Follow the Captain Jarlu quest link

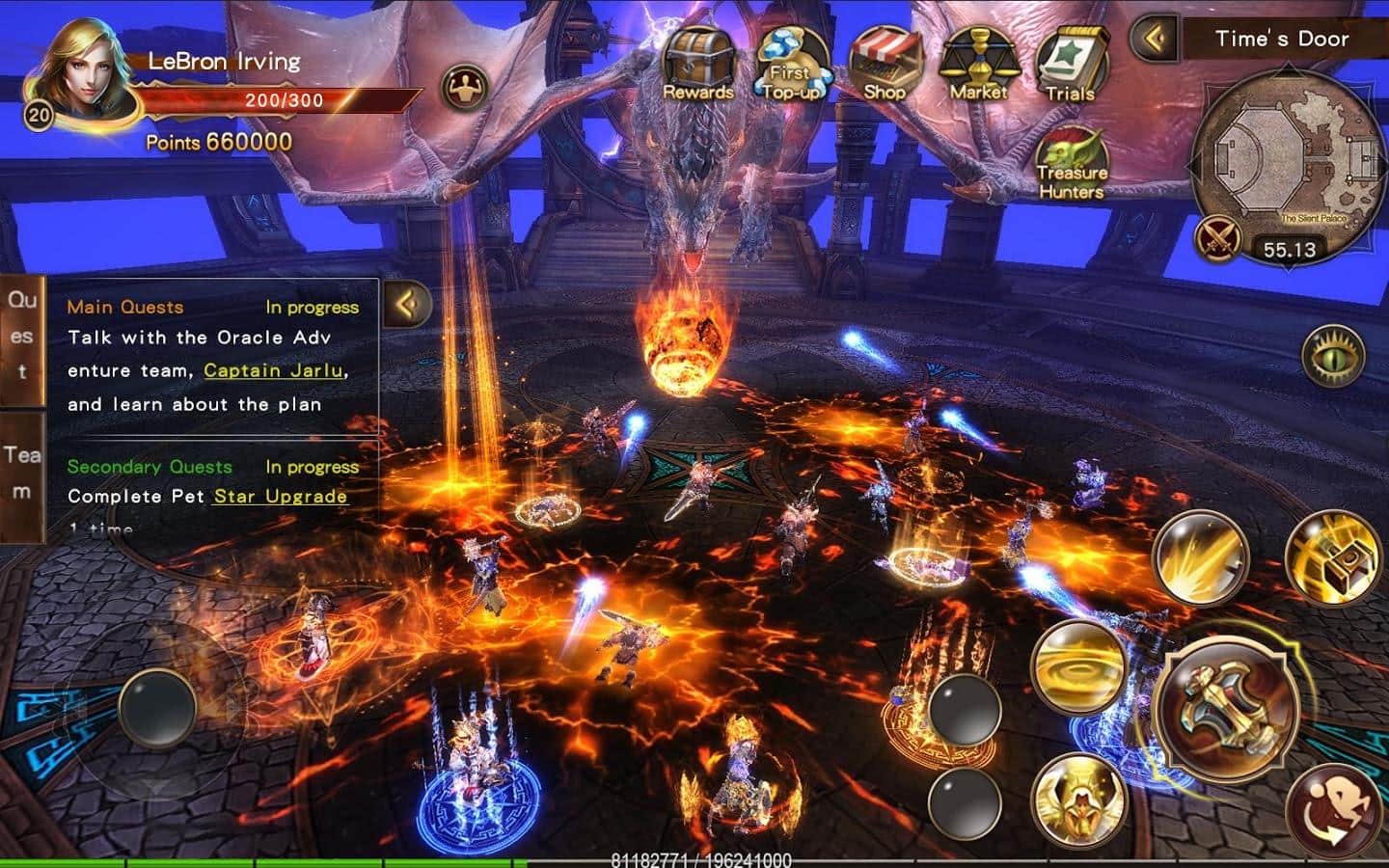[x=275, y=370]
